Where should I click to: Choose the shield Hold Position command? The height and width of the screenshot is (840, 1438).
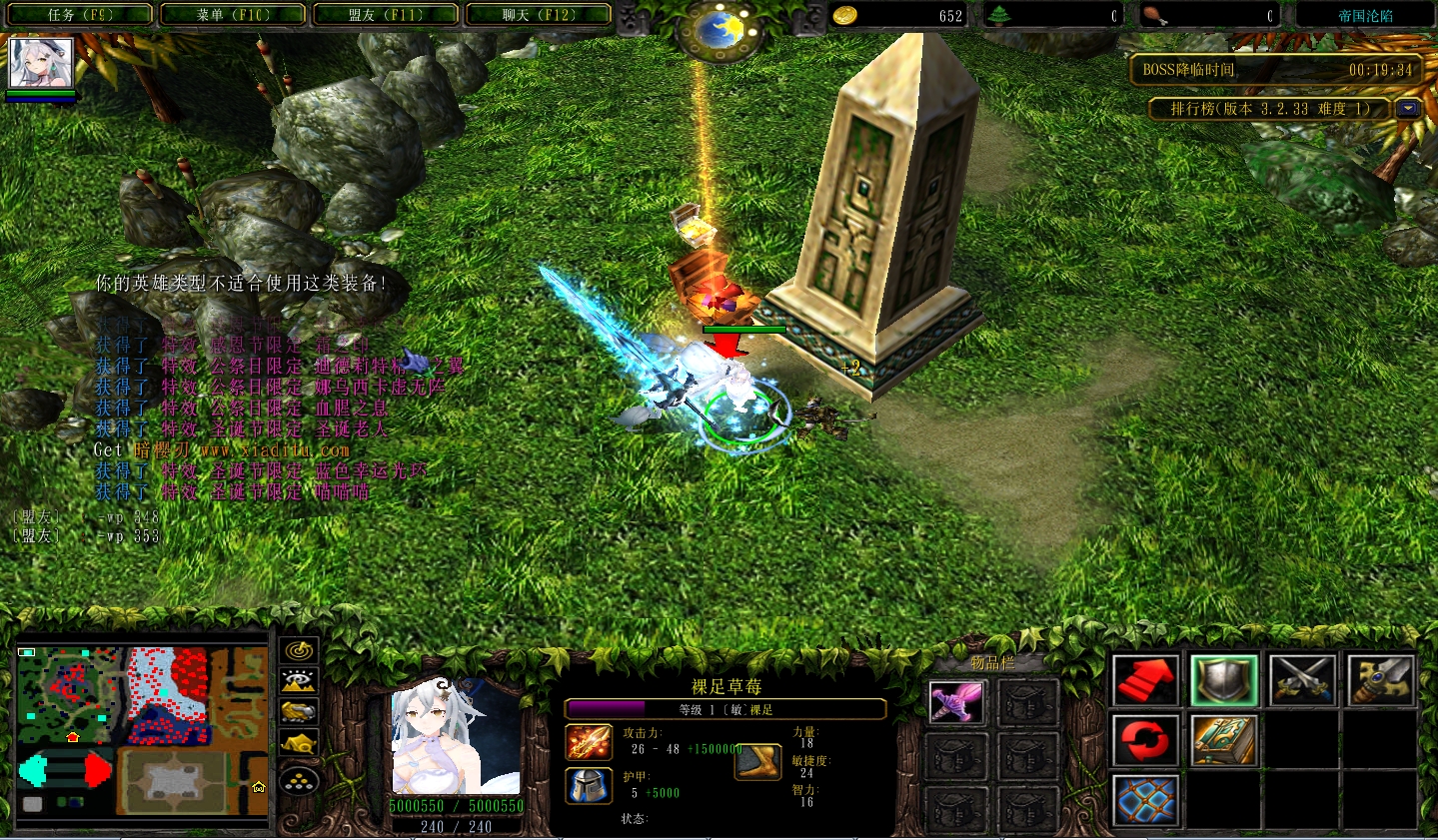coord(1223,680)
